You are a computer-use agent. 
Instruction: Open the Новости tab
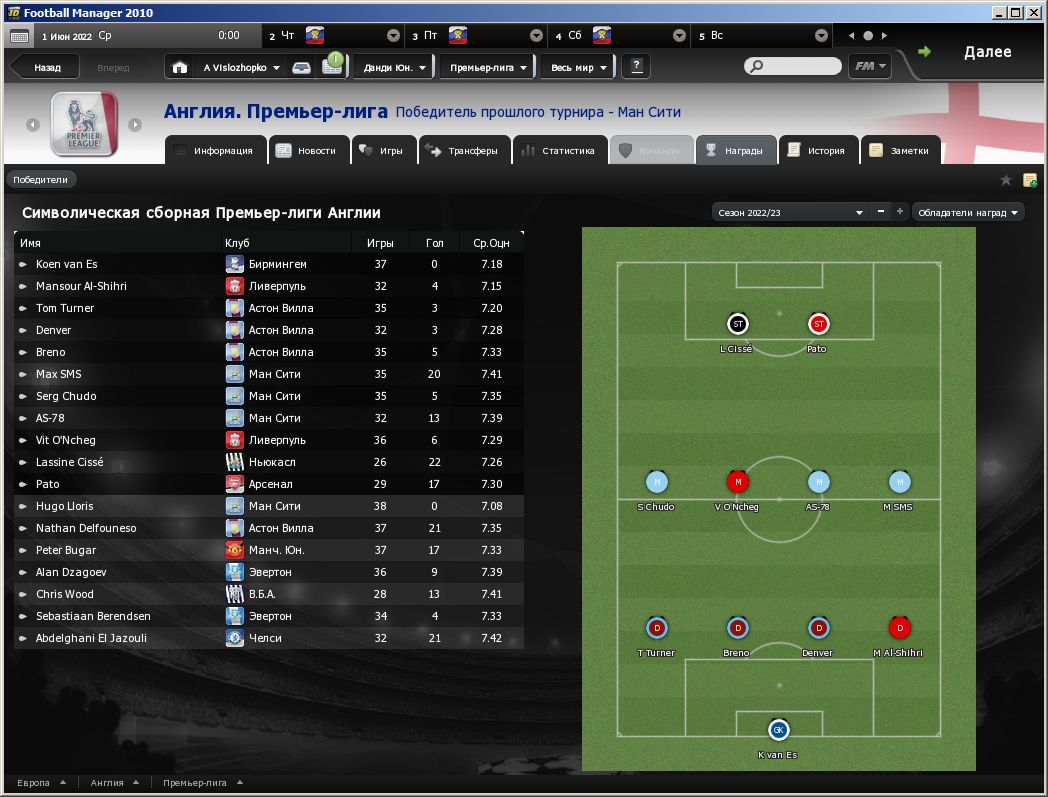308,151
